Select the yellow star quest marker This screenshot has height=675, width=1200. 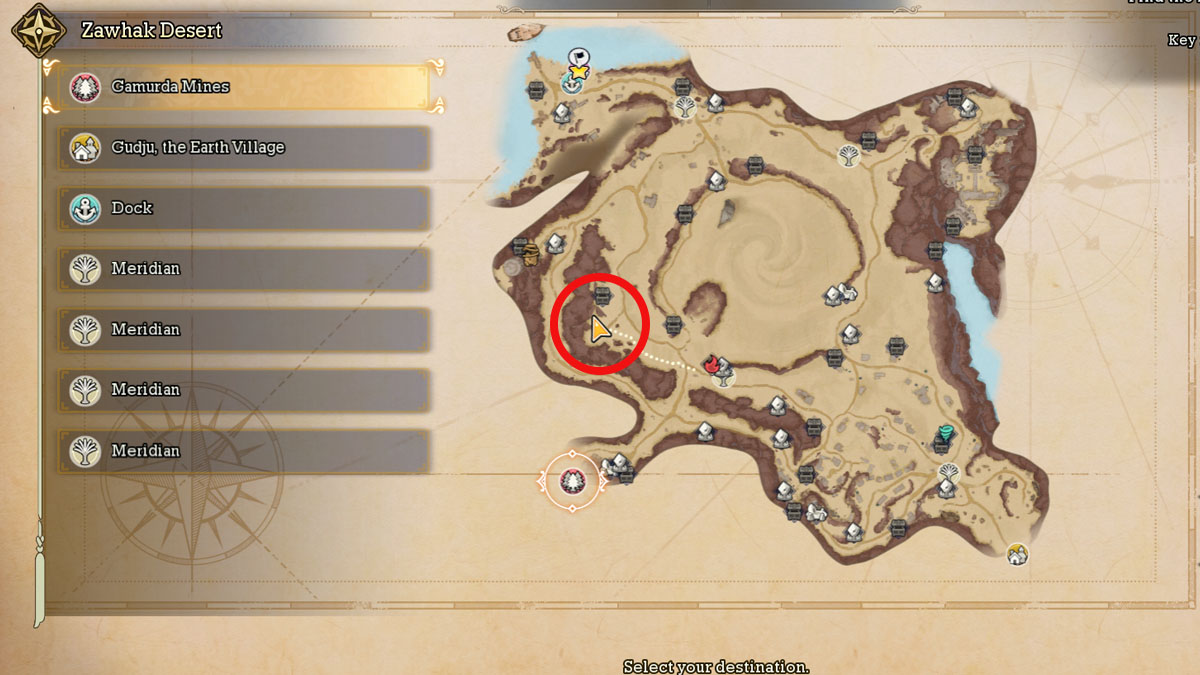tap(578, 72)
